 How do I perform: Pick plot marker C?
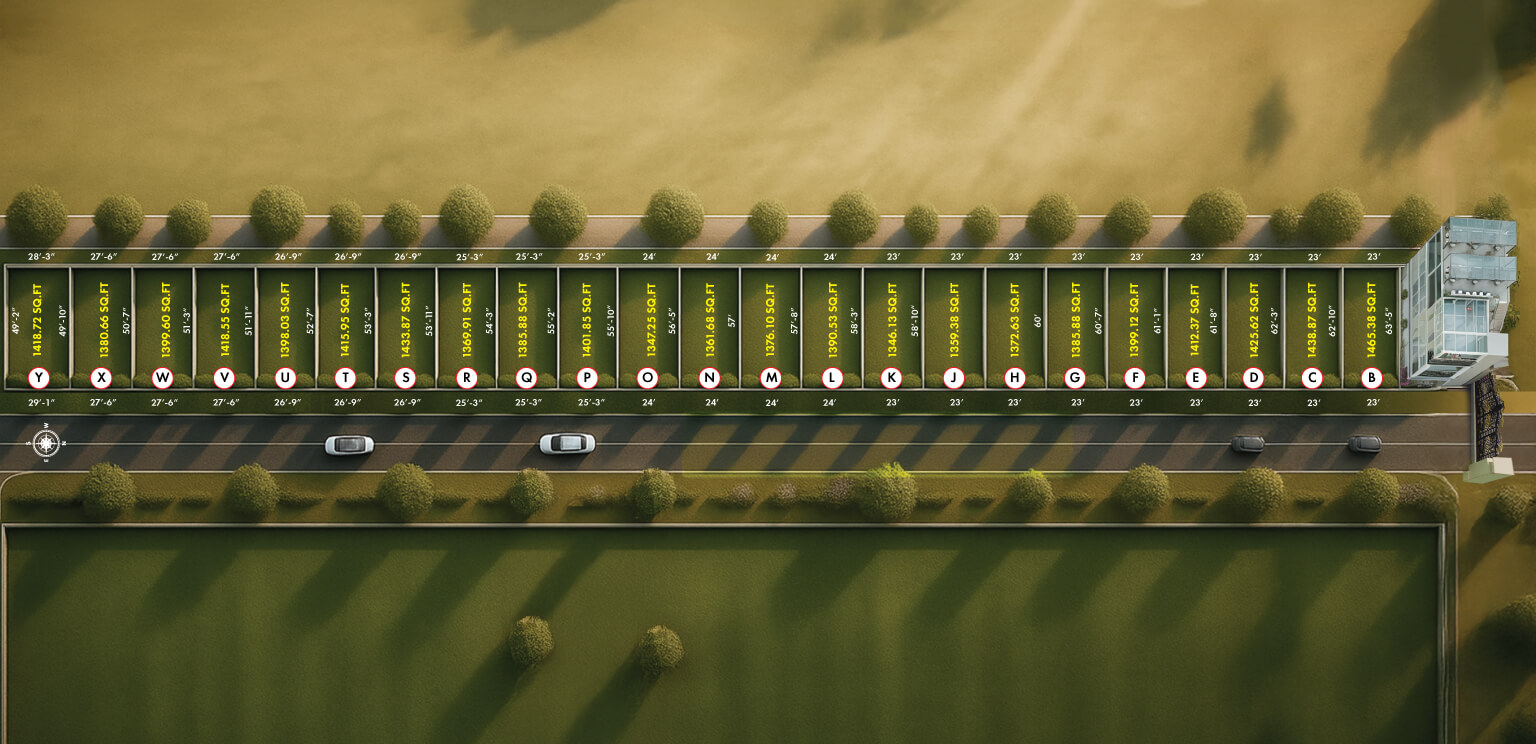point(1312,378)
